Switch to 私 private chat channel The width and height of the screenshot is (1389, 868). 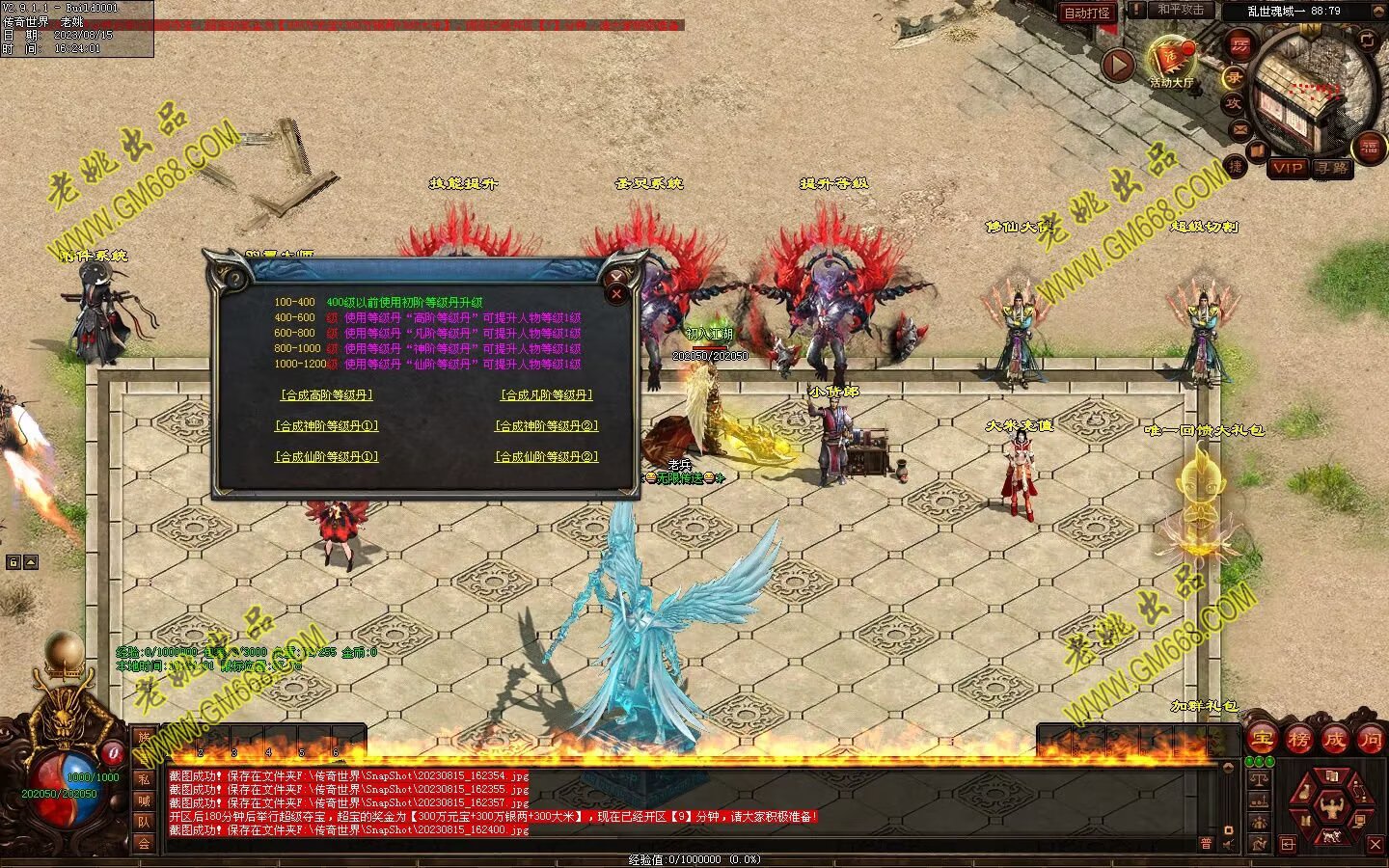point(144,779)
